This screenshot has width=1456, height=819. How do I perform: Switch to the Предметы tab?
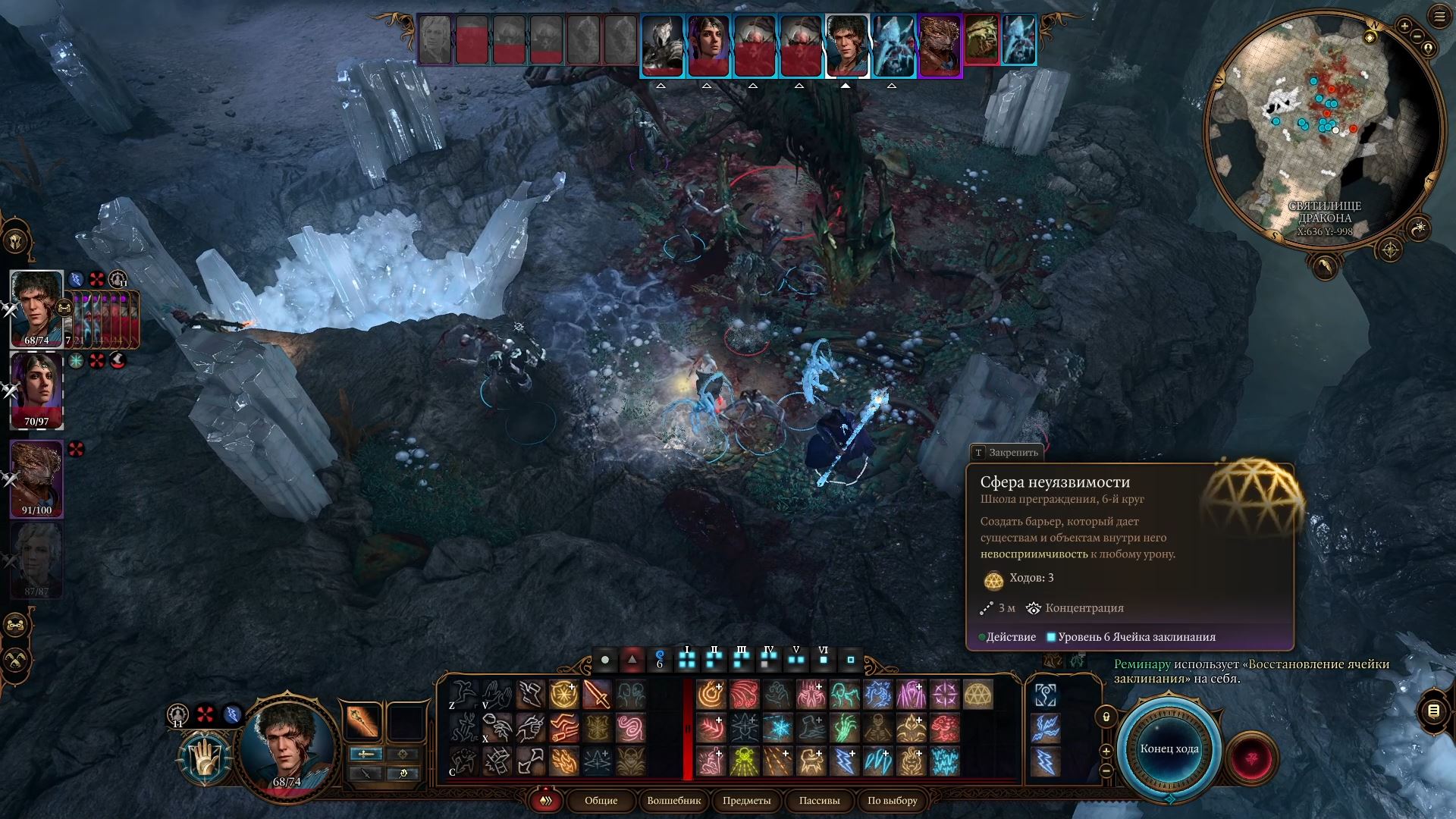tap(746, 801)
